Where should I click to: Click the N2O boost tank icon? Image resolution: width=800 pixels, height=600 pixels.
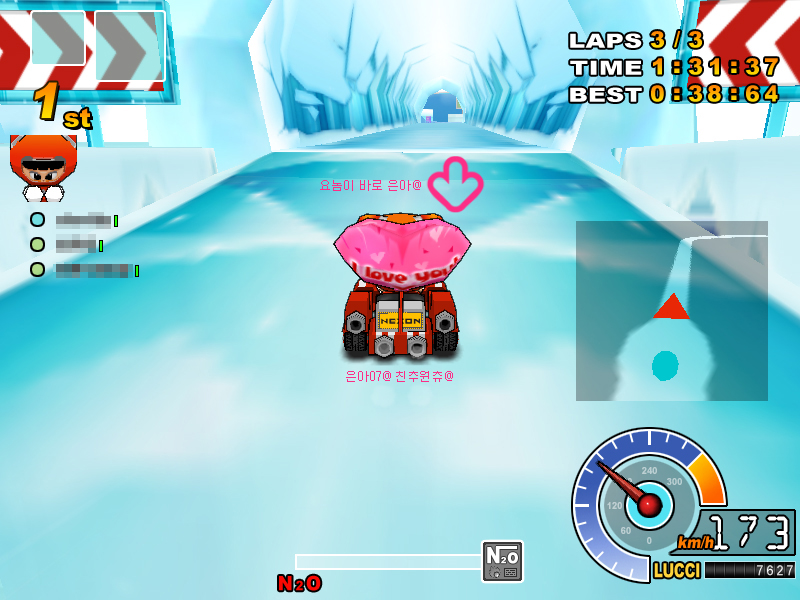[x=502, y=561]
